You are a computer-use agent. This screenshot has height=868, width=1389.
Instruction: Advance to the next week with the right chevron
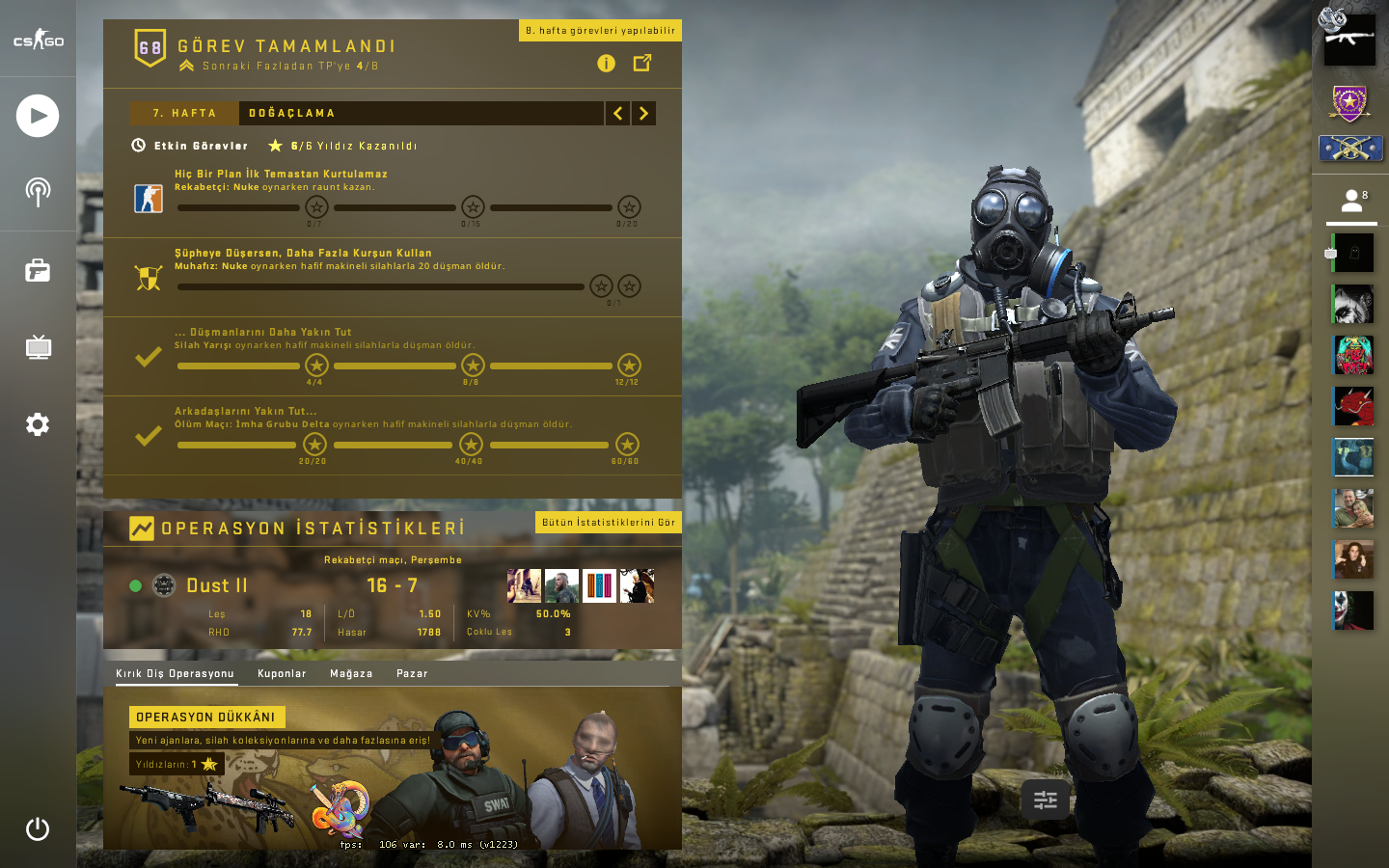[643, 113]
